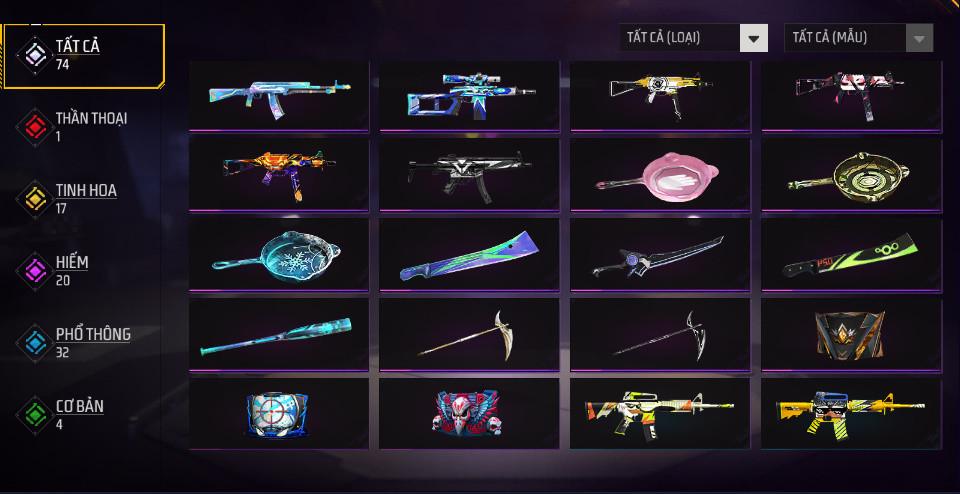
Task: Open the Tất Cả (Loại) type dropdown
Action: click(693, 38)
